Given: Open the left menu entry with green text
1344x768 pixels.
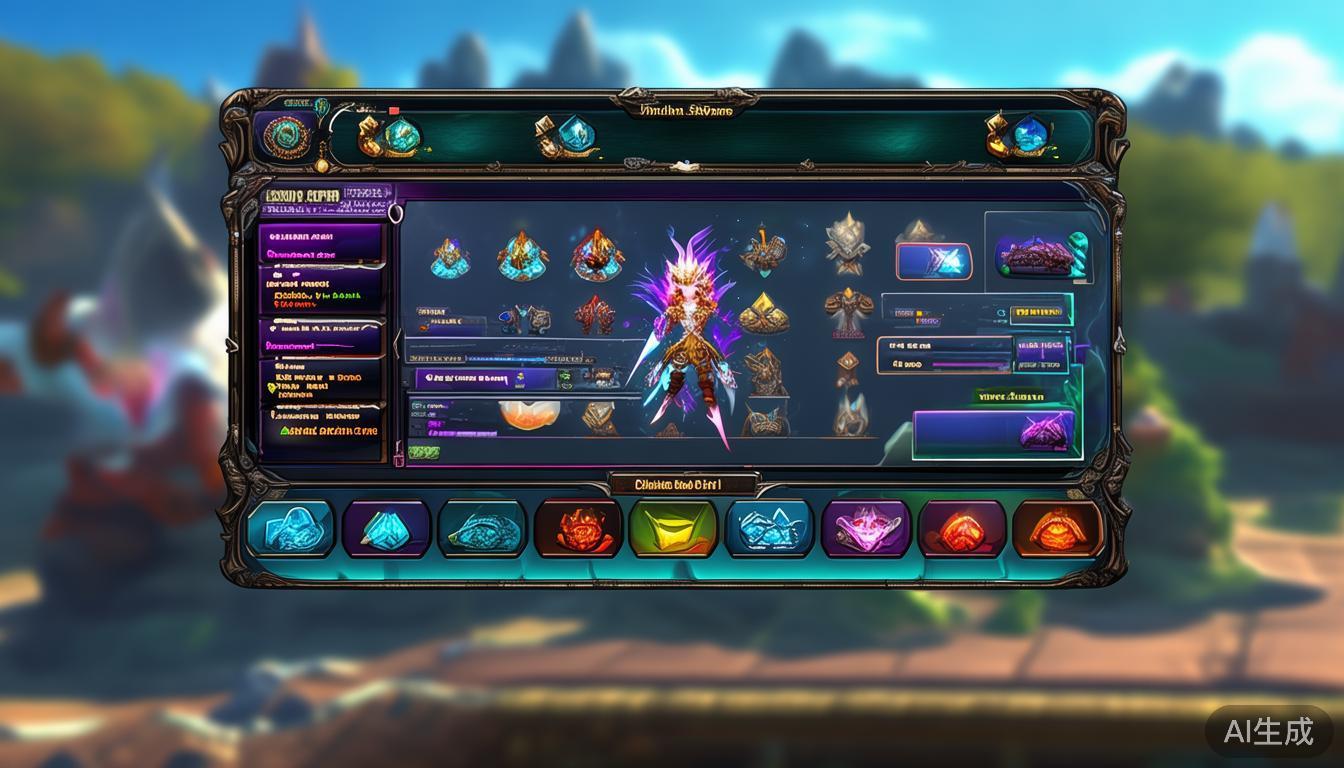Looking at the screenshot, I should 322,431.
